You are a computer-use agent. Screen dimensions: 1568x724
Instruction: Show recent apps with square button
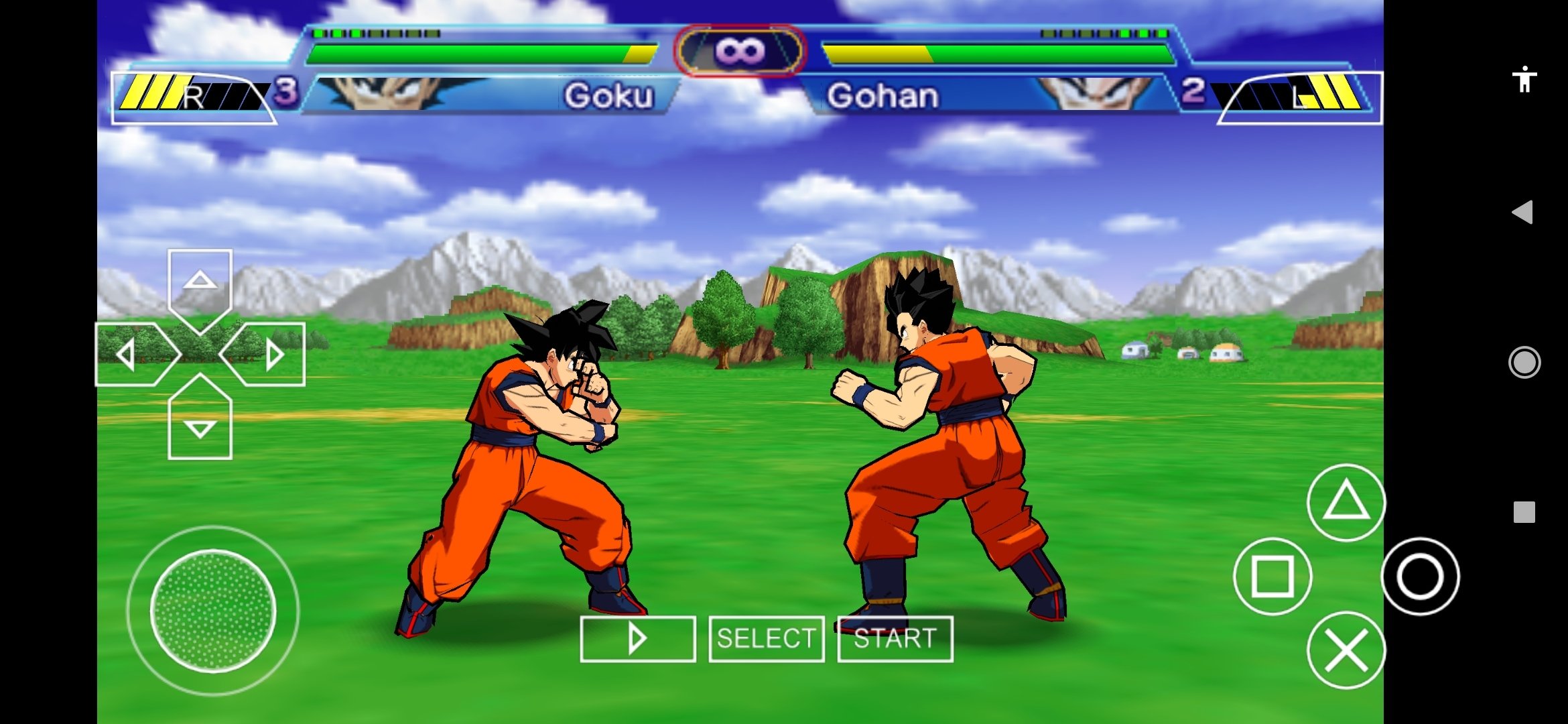click(1524, 512)
